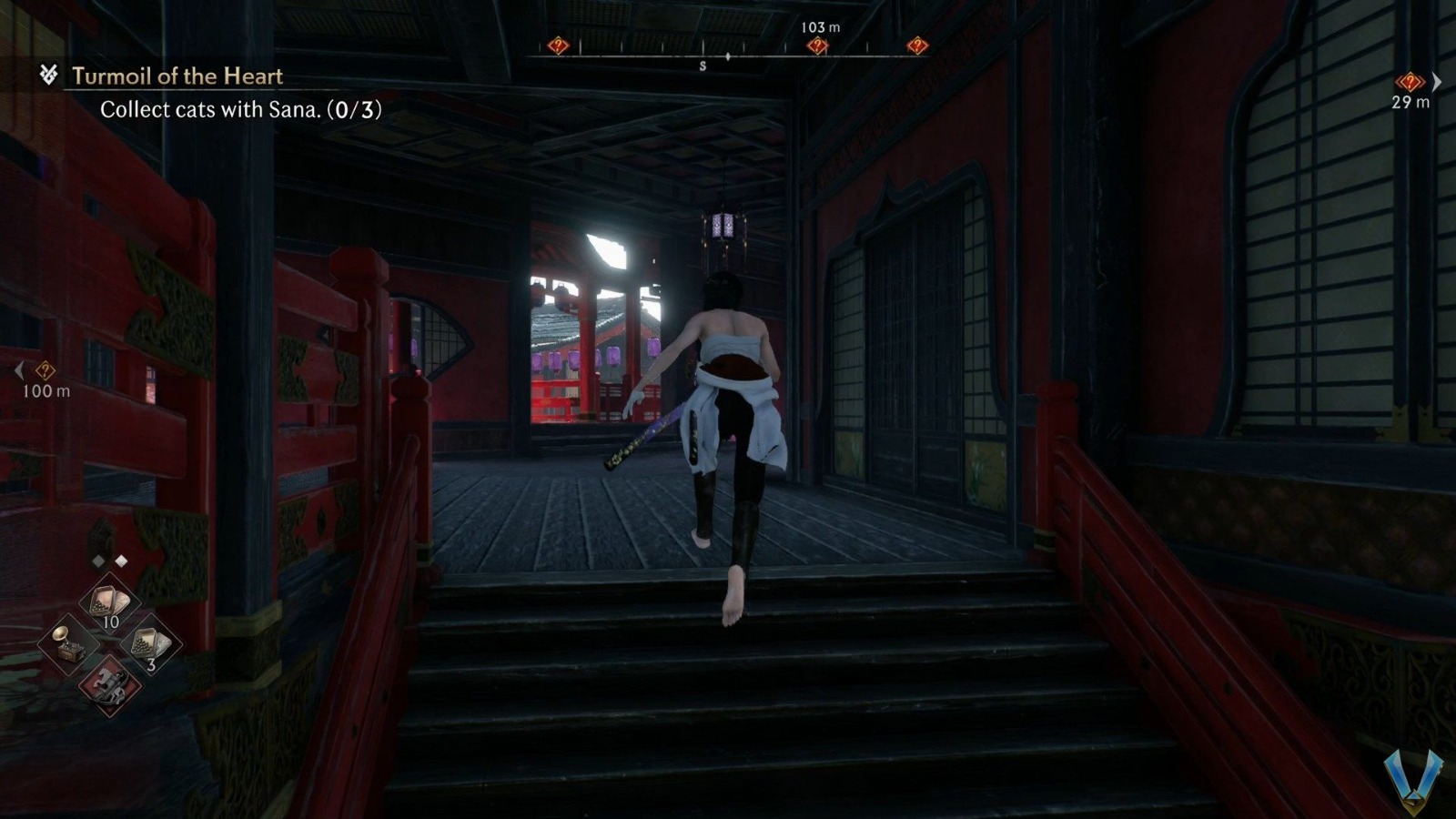Click the leftmost question mark icon on the compass
The width and height of the screenshot is (1456, 819).
(x=558, y=44)
